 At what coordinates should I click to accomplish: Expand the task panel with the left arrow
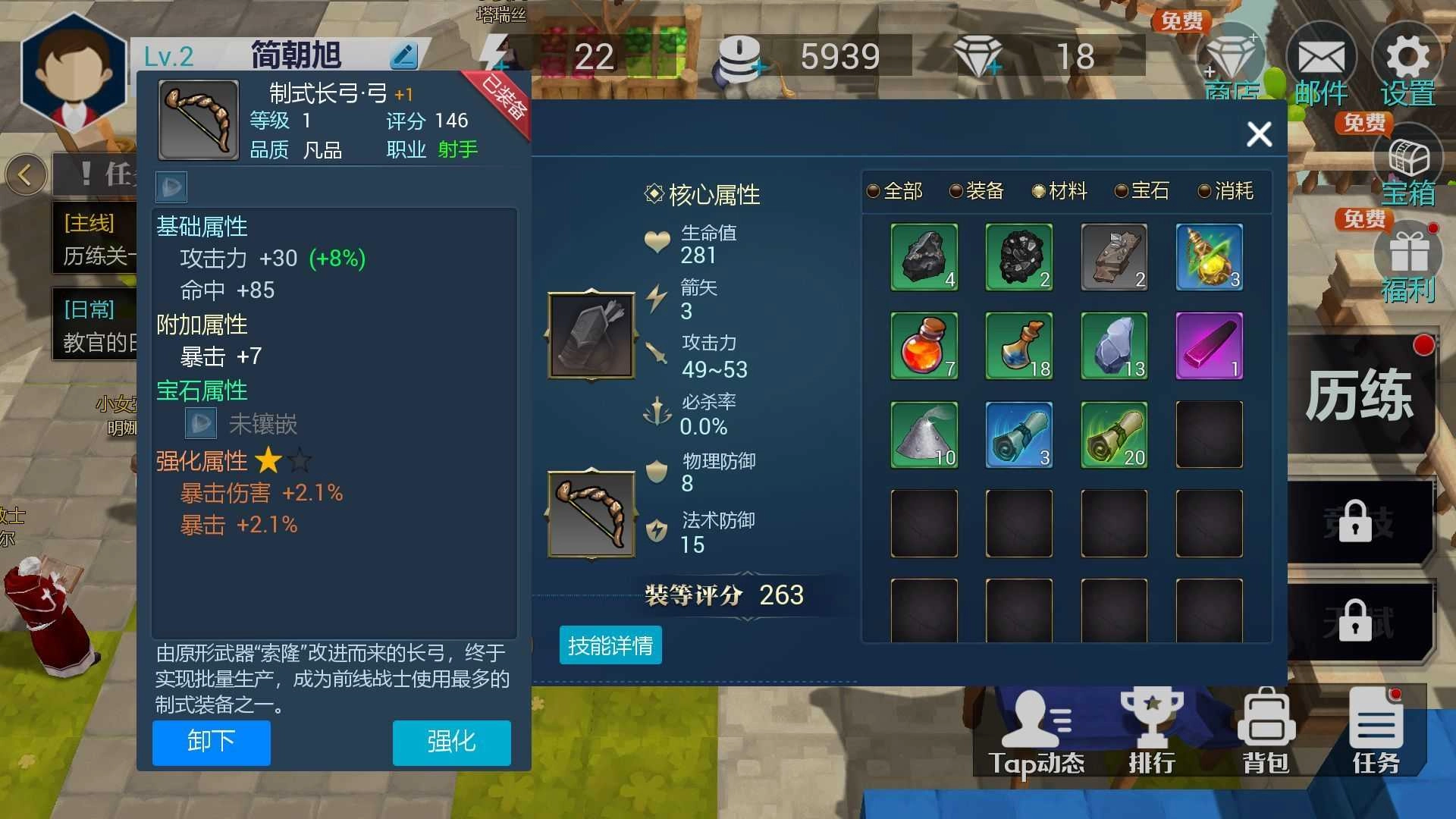(27, 174)
